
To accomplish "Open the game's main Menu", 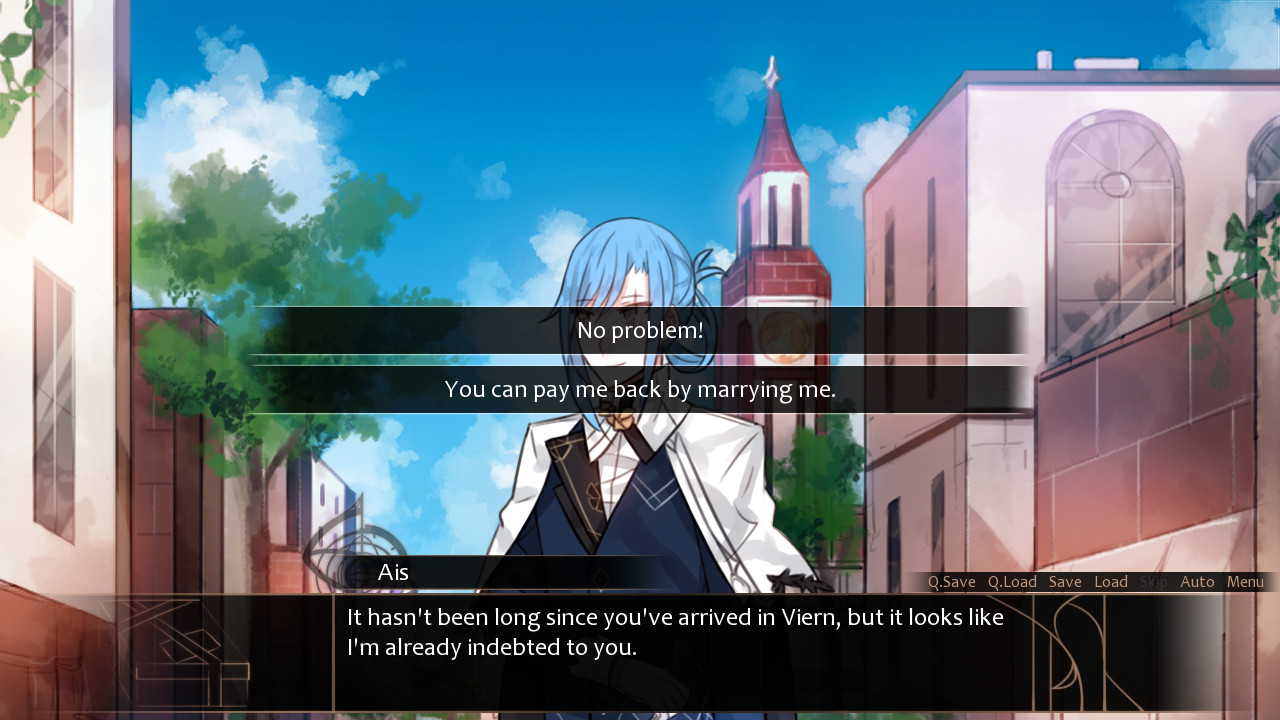I will pos(1245,581).
